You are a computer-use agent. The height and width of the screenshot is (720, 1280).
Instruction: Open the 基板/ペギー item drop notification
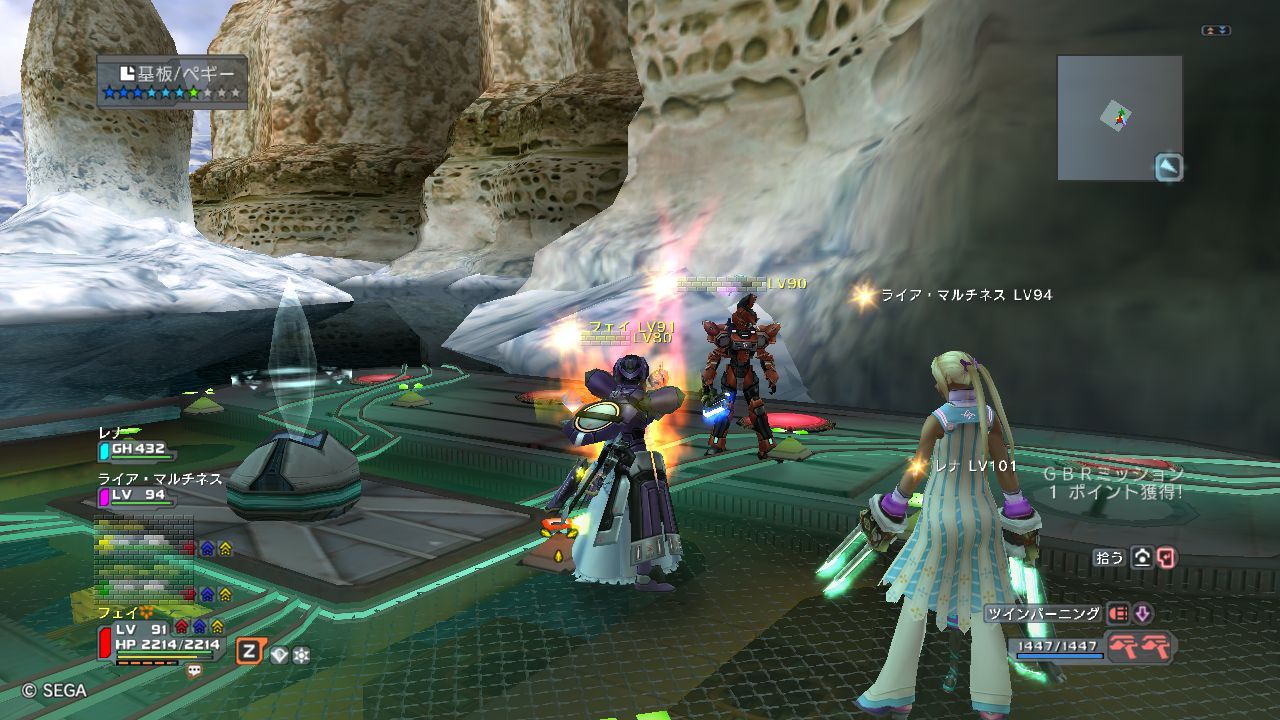coord(172,82)
